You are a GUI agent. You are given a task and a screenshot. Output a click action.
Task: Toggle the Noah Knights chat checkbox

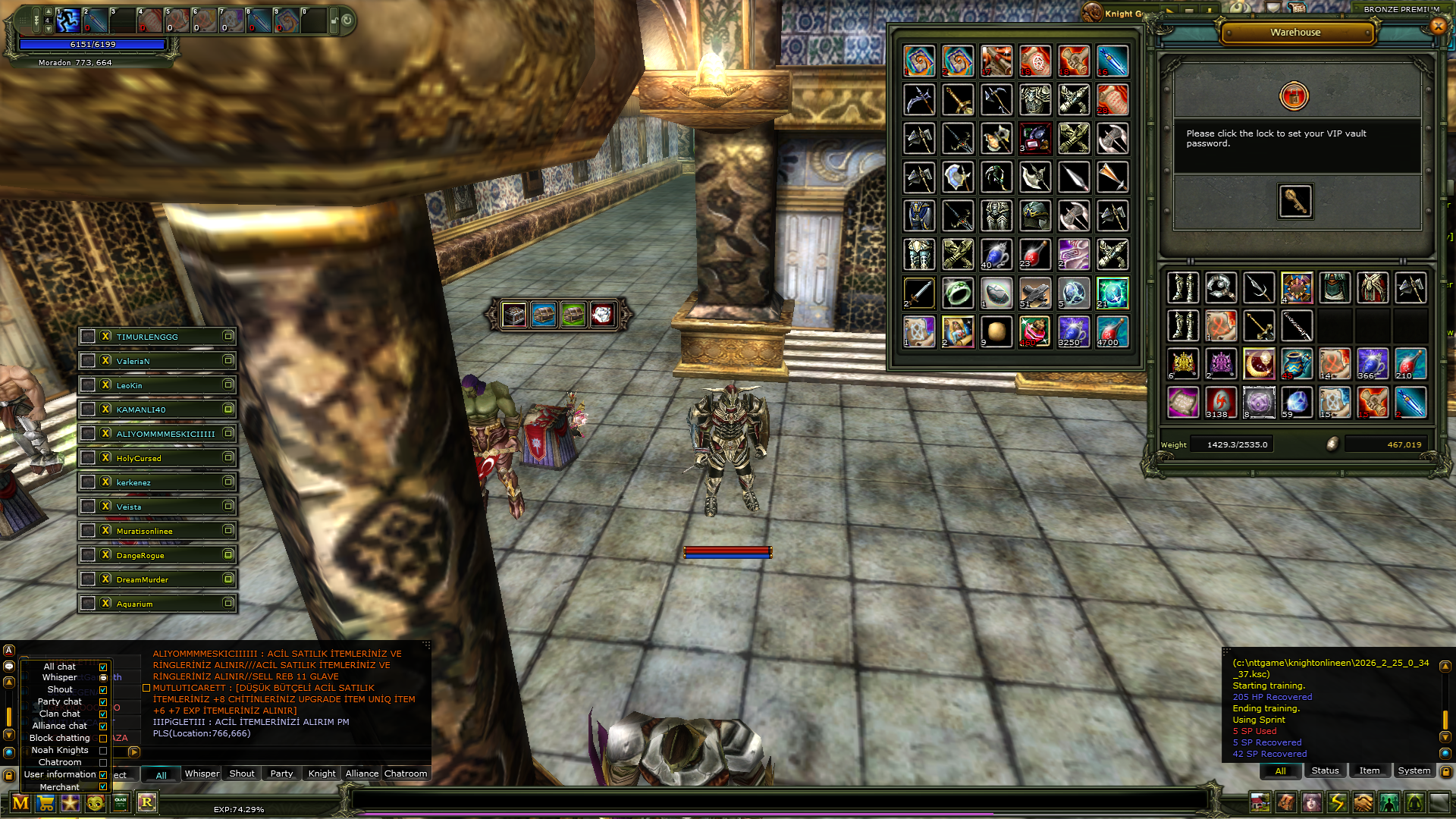pyautogui.click(x=103, y=751)
